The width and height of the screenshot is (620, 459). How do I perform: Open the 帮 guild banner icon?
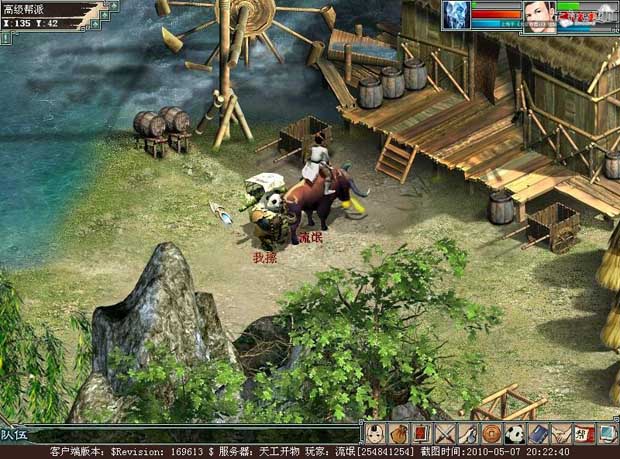click(584, 433)
